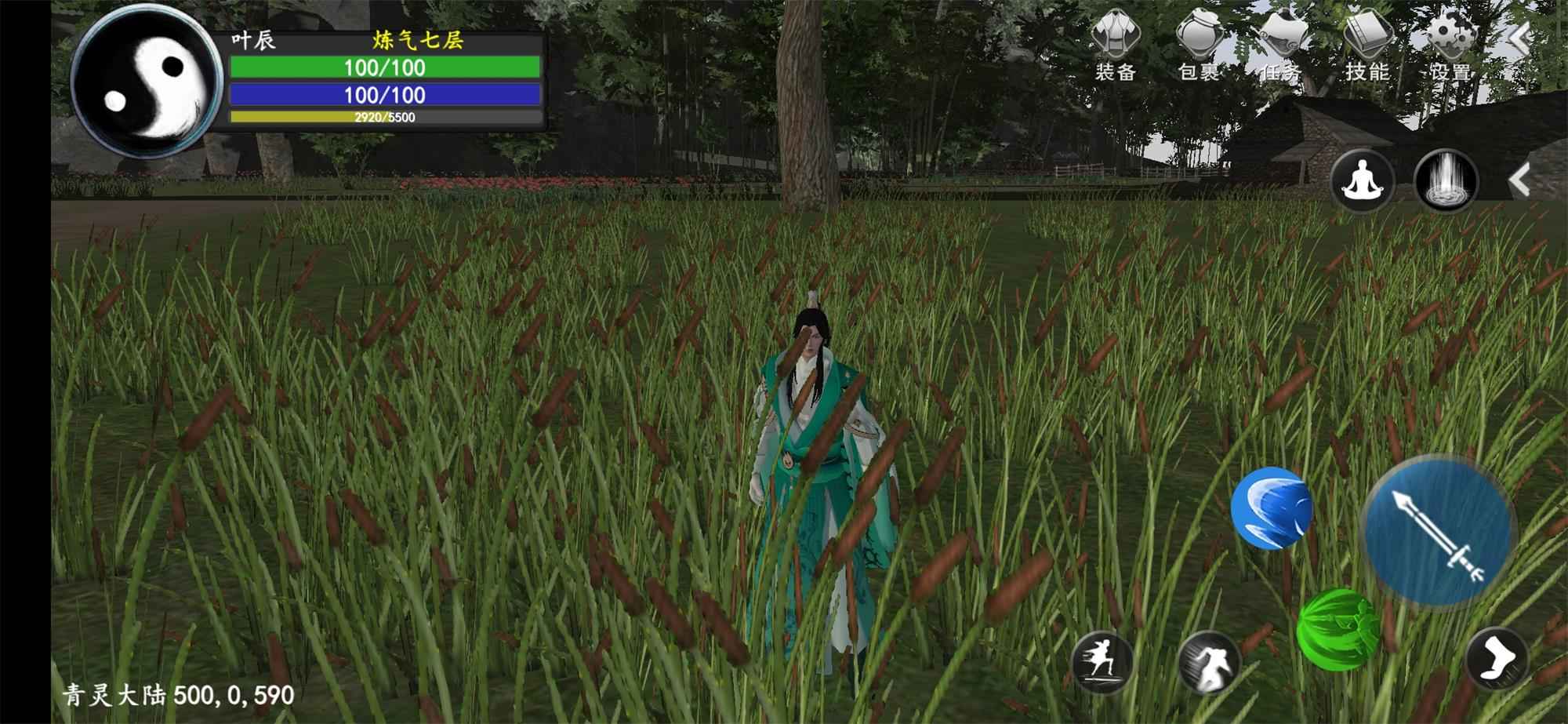Open the 装备 equipment menu
Image resolution: width=1568 pixels, height=724 pixels.
1115,45
